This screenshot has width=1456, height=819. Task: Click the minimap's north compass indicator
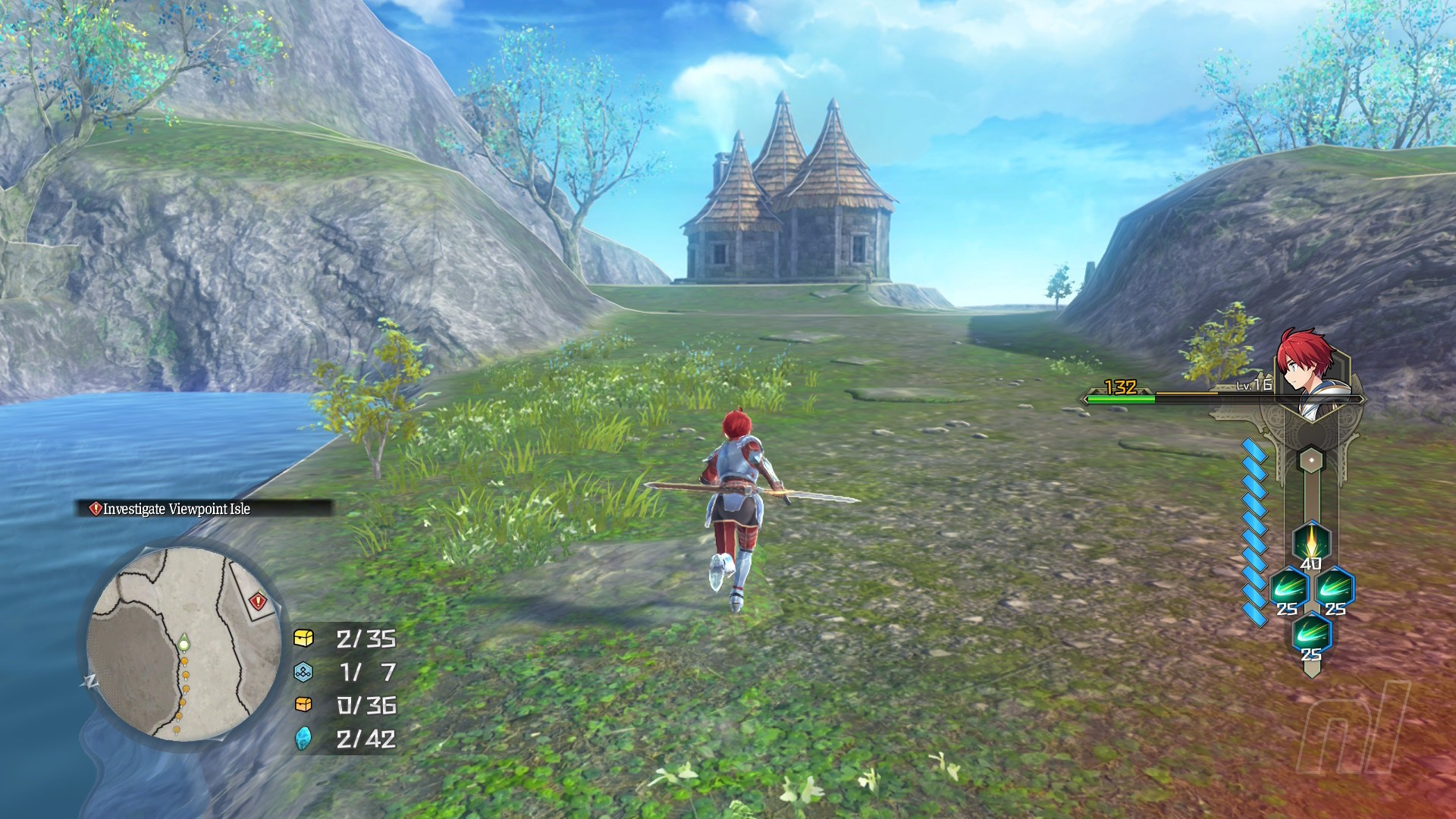[90, 681]
